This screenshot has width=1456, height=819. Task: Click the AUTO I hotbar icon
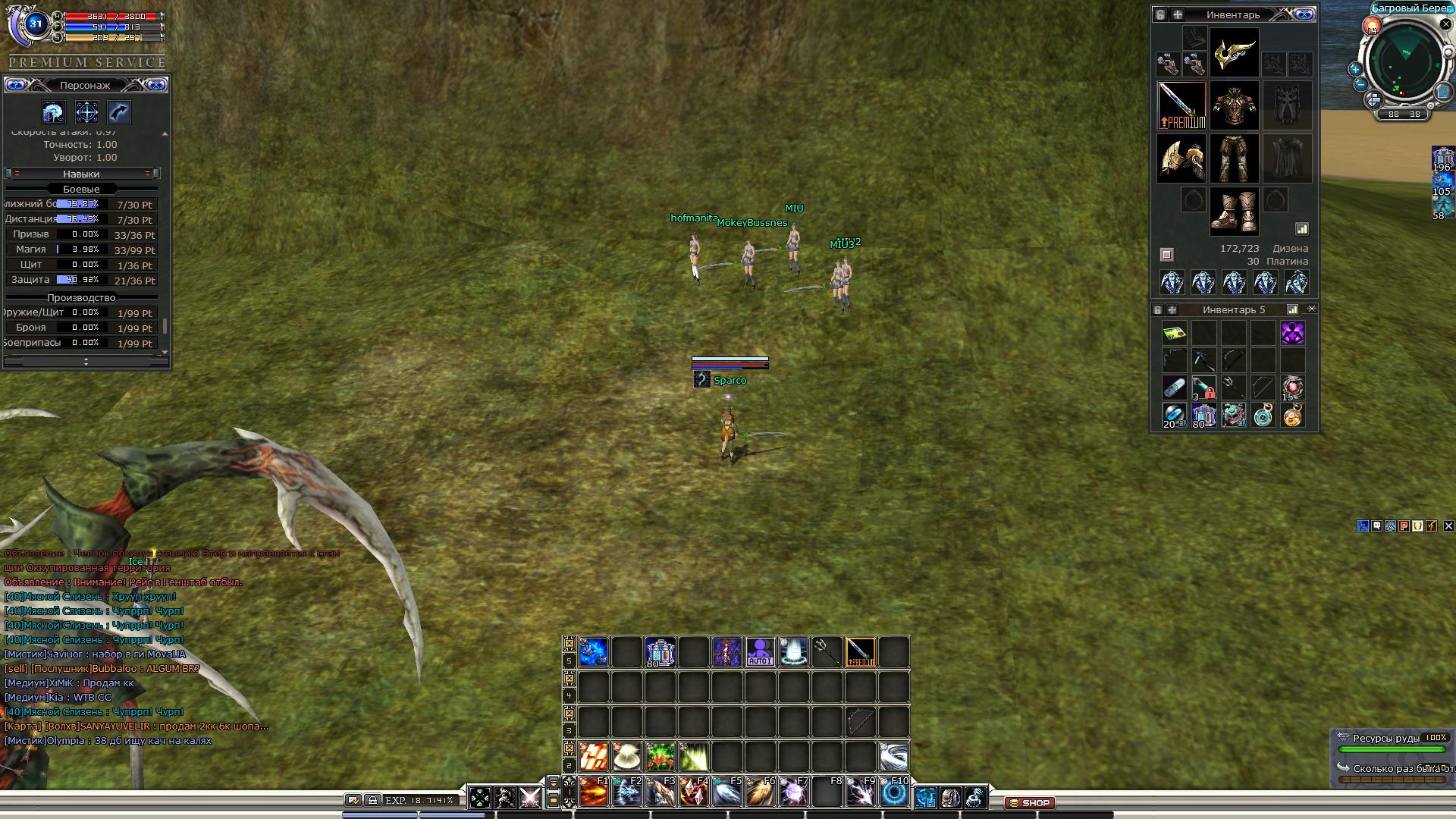(x=760, y=652)
